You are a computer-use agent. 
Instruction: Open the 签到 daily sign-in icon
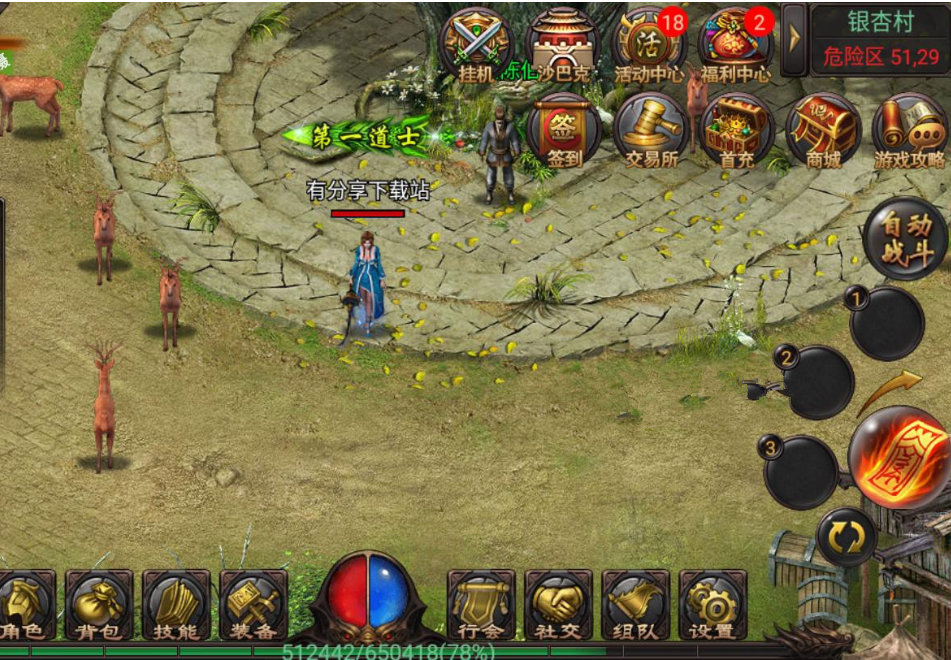pyautogui.click(x=563, y=130)
